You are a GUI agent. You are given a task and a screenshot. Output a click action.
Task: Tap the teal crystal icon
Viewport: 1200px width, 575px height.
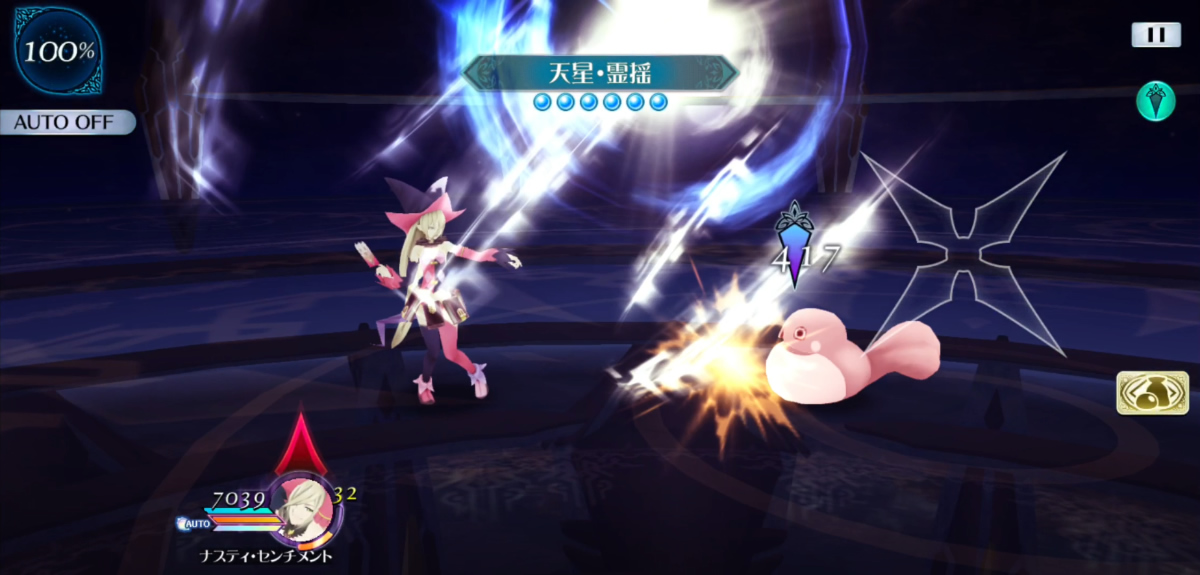1155,102
